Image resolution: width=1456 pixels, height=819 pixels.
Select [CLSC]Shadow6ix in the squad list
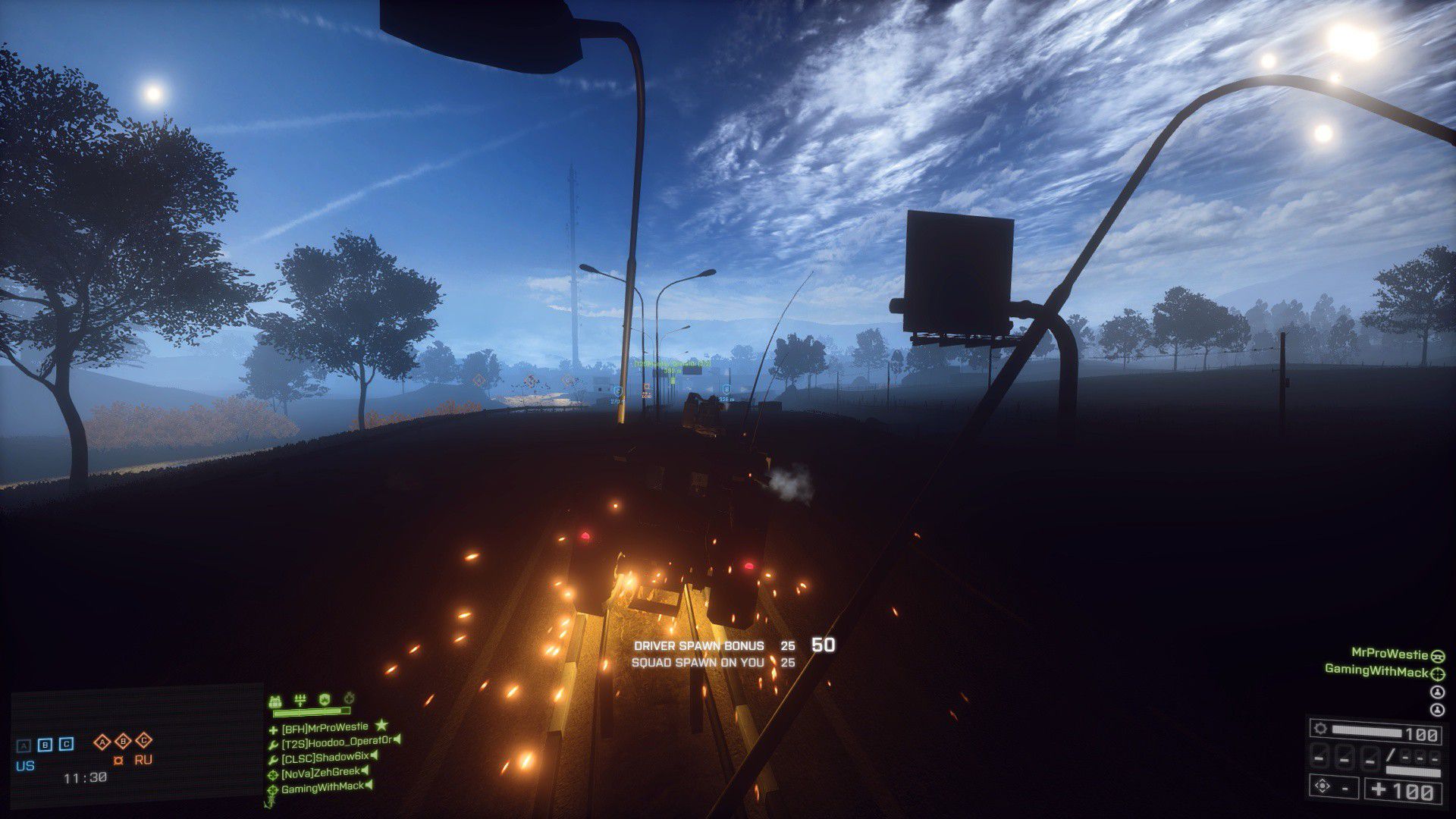[x=325, y=757]
